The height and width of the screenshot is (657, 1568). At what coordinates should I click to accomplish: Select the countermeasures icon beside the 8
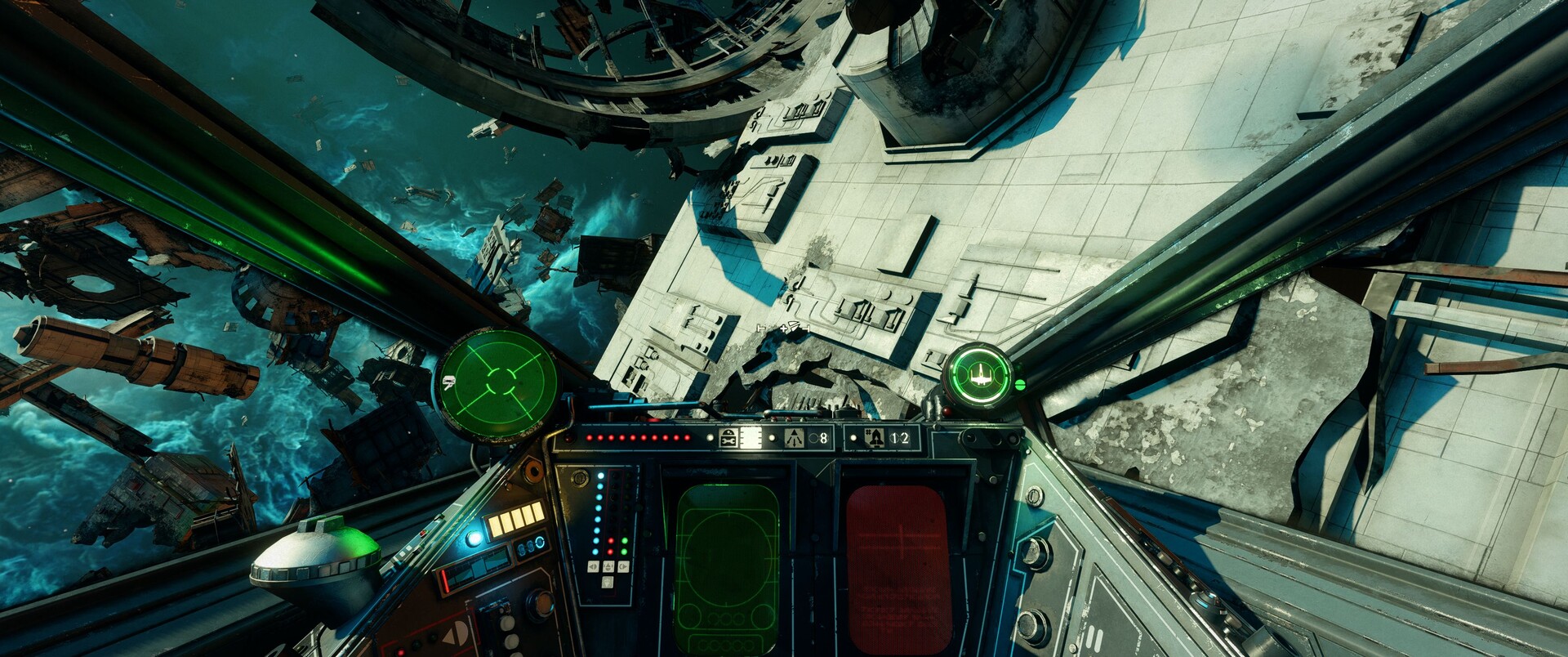click(794, 439)
